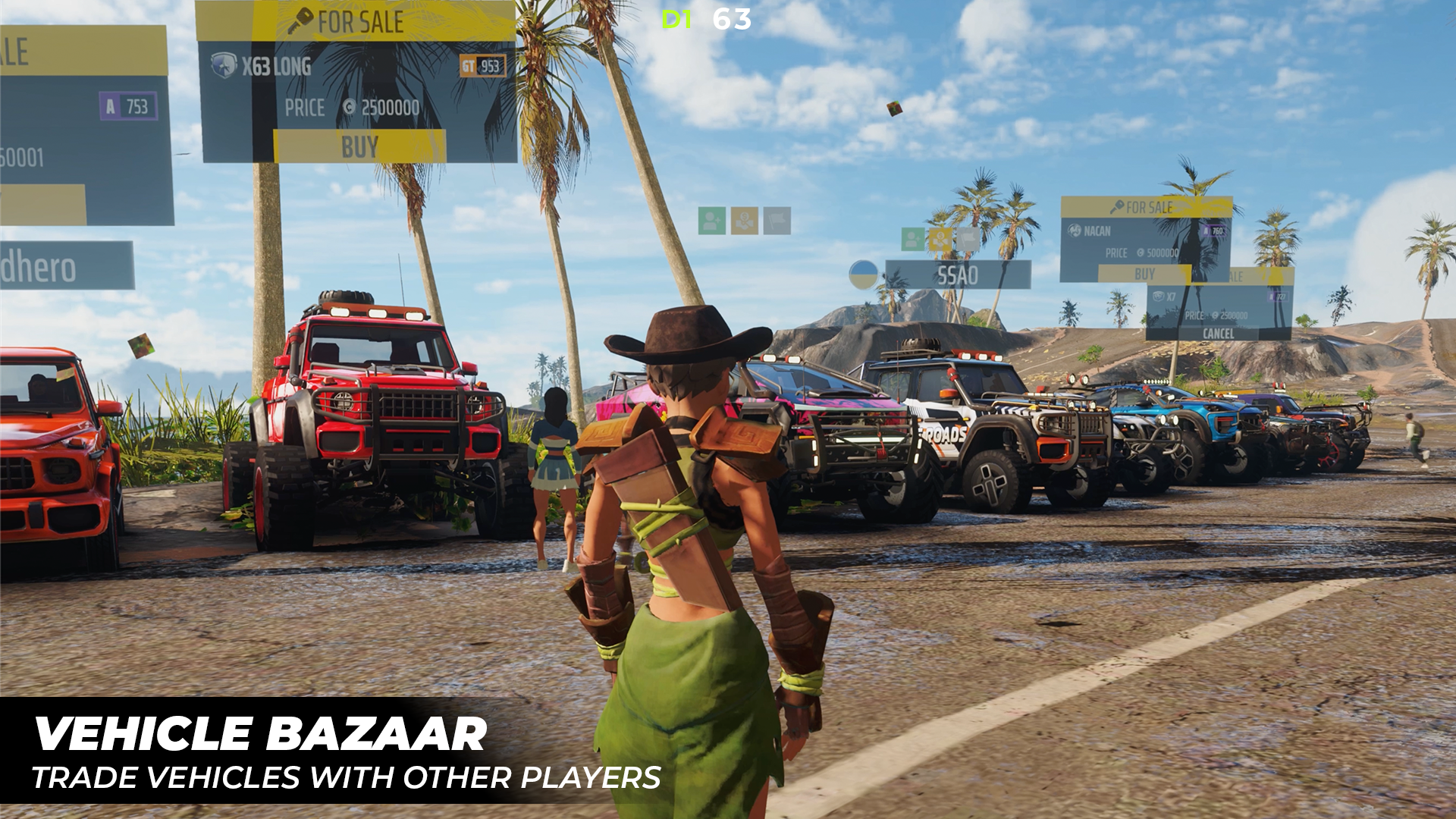
Task: Click the add-friend icon over SSAO's vehicle
Action: (x=912, y=239)
